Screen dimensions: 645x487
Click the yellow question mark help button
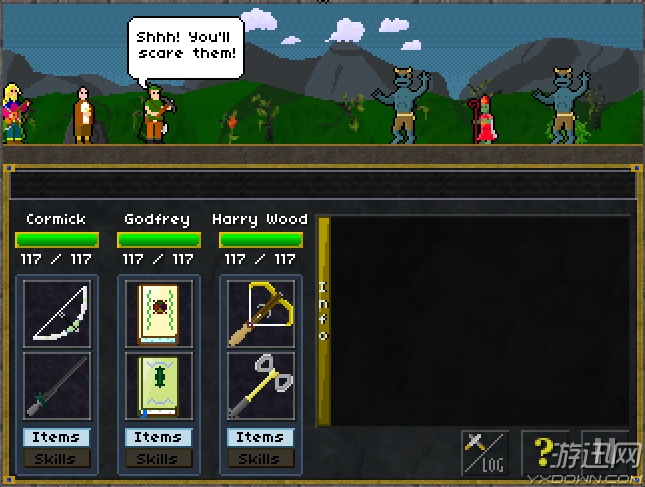545,453
